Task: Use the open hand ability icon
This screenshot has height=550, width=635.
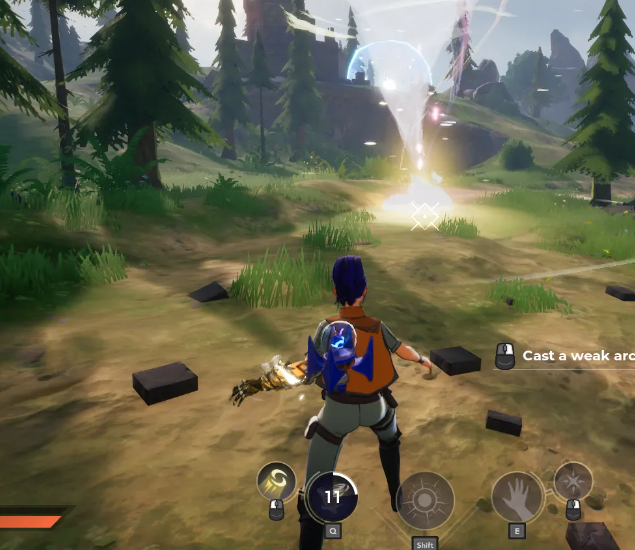Action: [x=517, y=497]
